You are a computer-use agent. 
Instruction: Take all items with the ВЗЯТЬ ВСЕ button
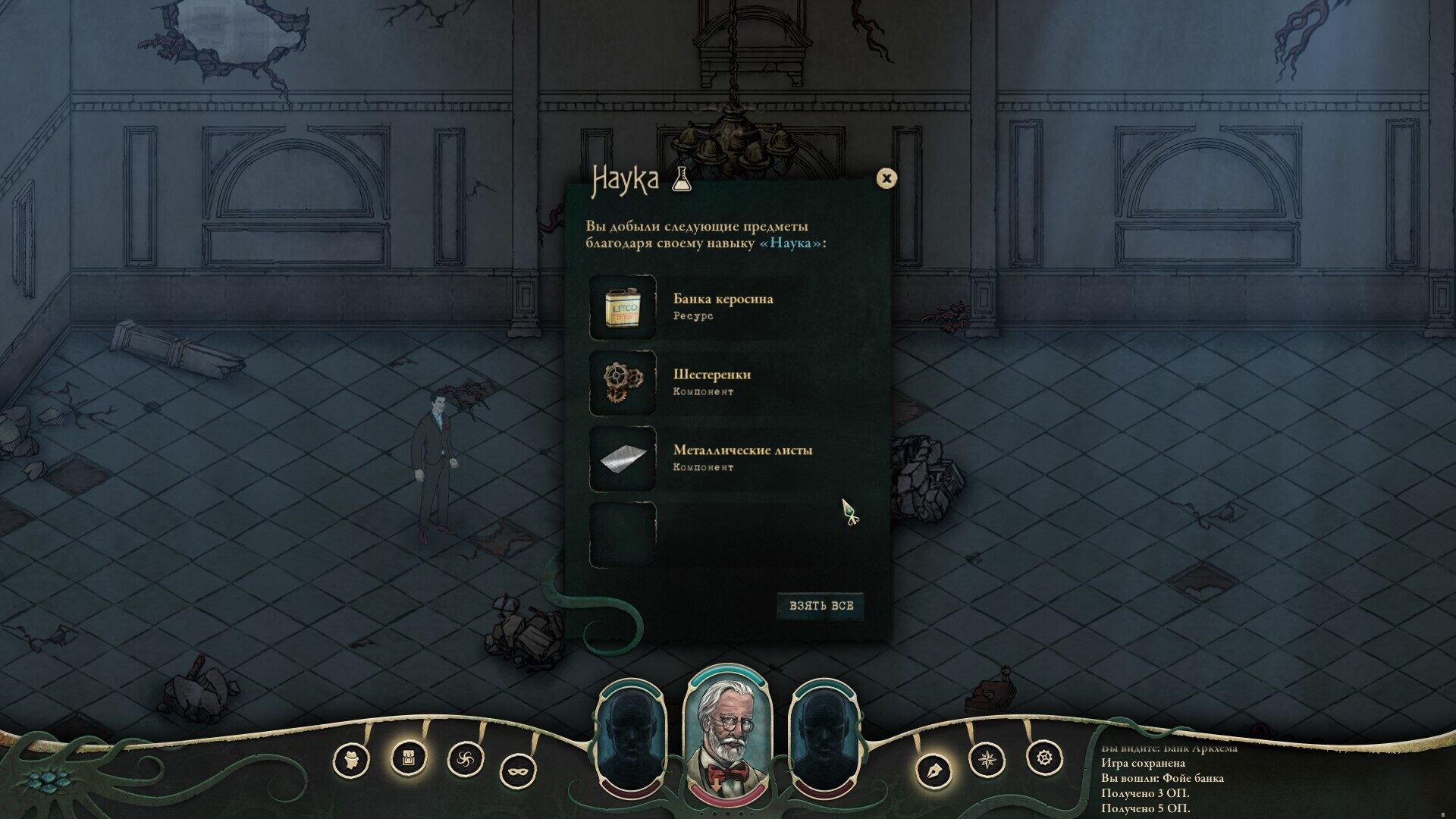click(820, 606)
